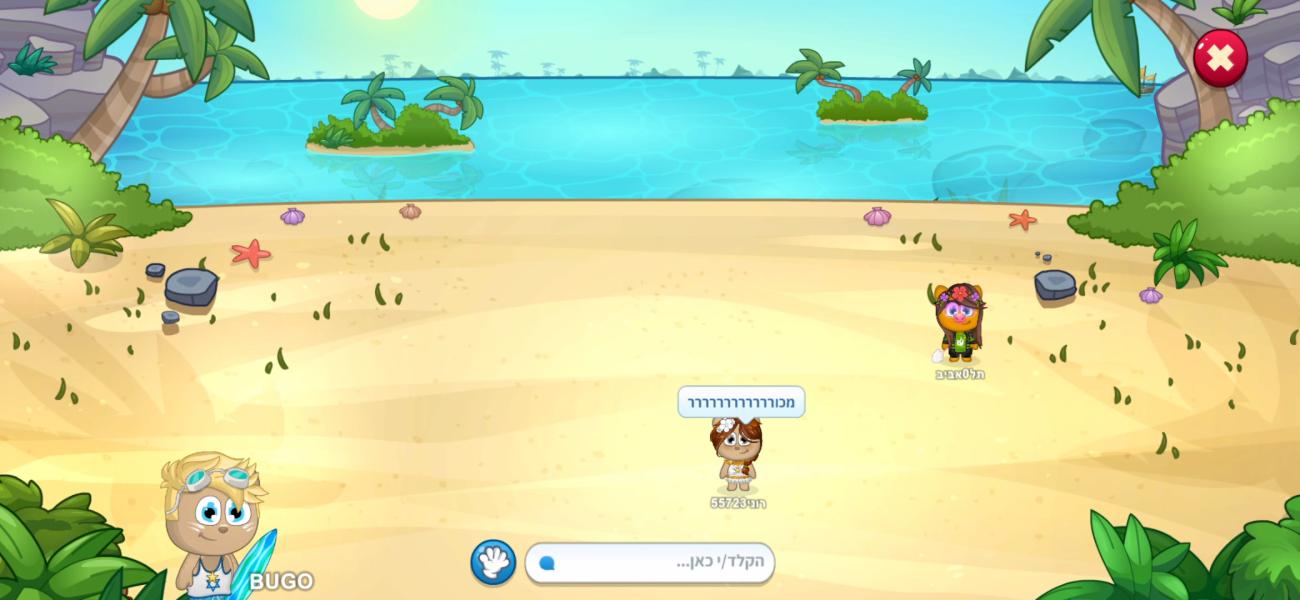This screenshot has height=600, width=1300.
Task: Close the beach scene with red X
Action: point(1219,58)
